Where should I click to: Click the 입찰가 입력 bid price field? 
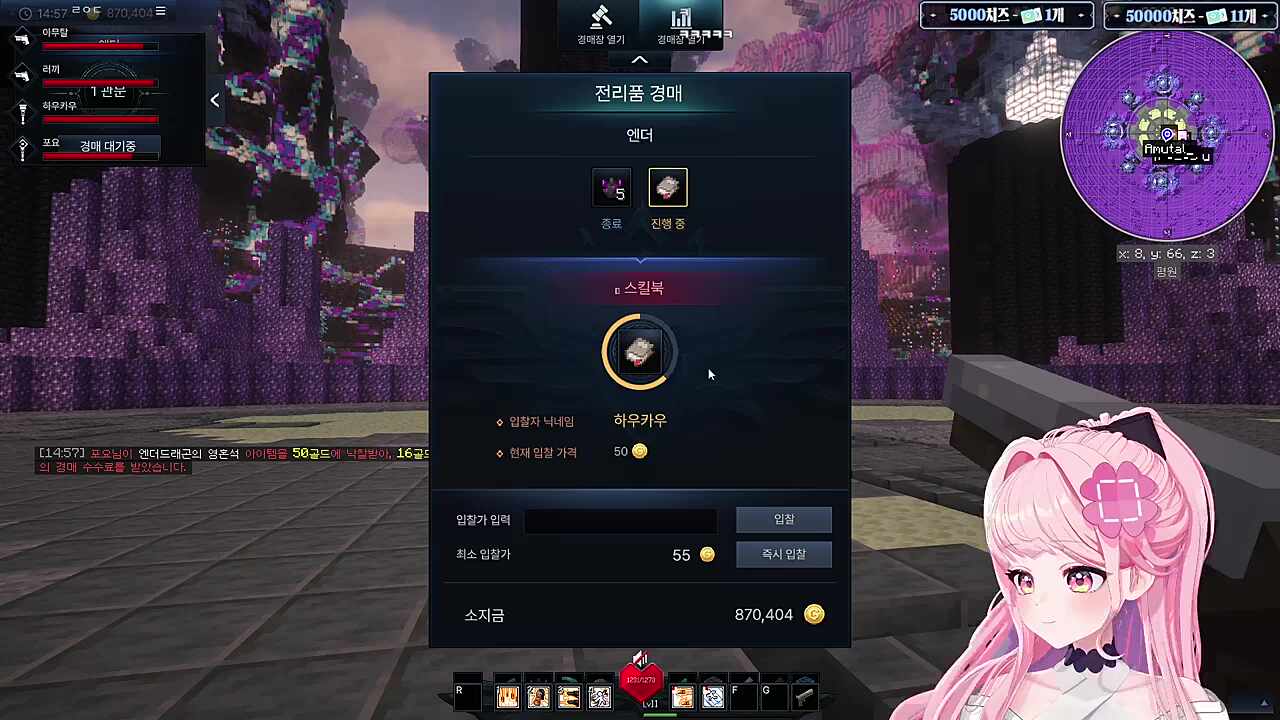[620, 519]
